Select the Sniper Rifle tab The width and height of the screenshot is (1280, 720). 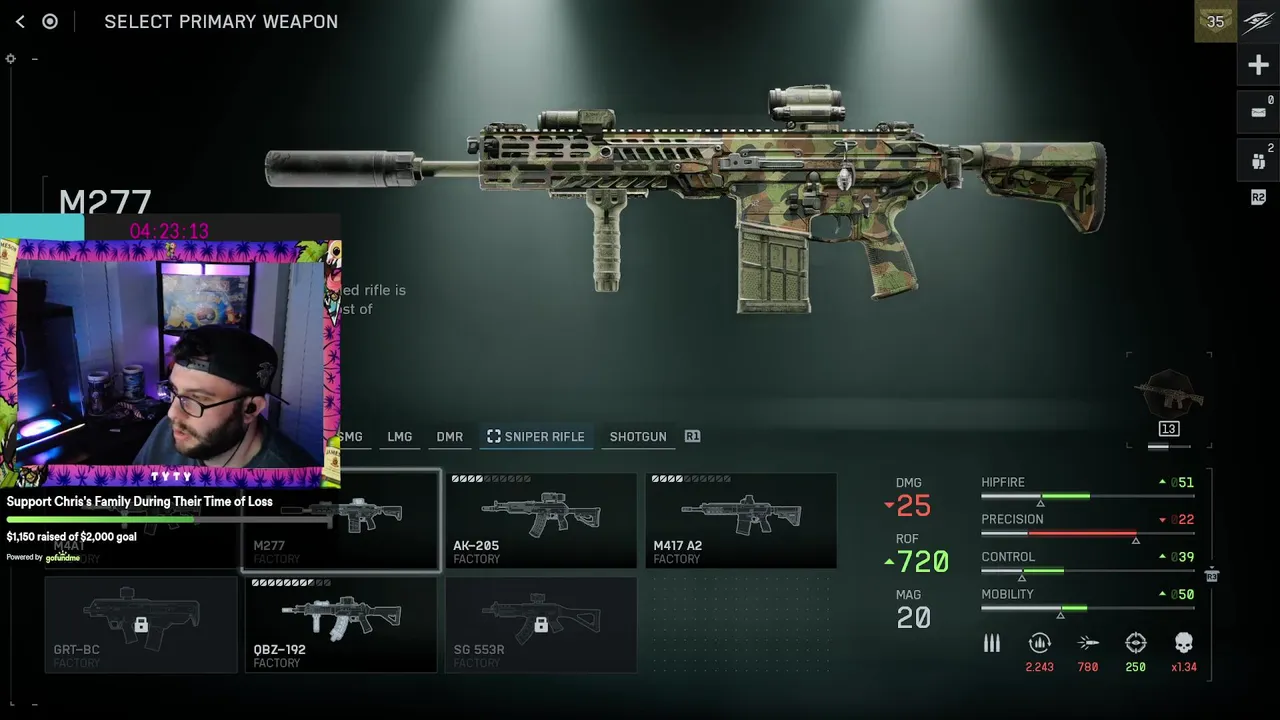[536, 437]
